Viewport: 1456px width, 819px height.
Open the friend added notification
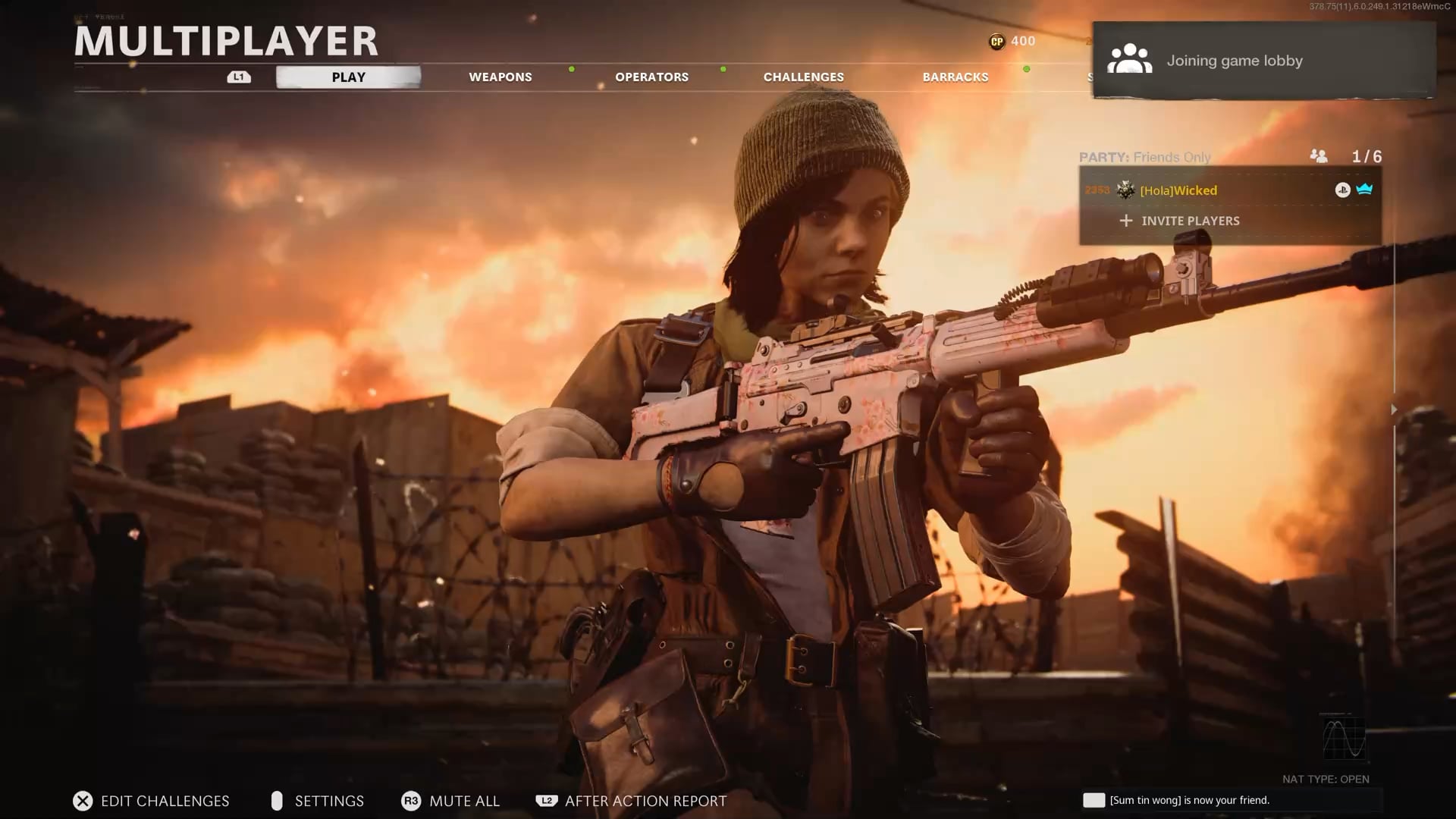pos(1188,800)
